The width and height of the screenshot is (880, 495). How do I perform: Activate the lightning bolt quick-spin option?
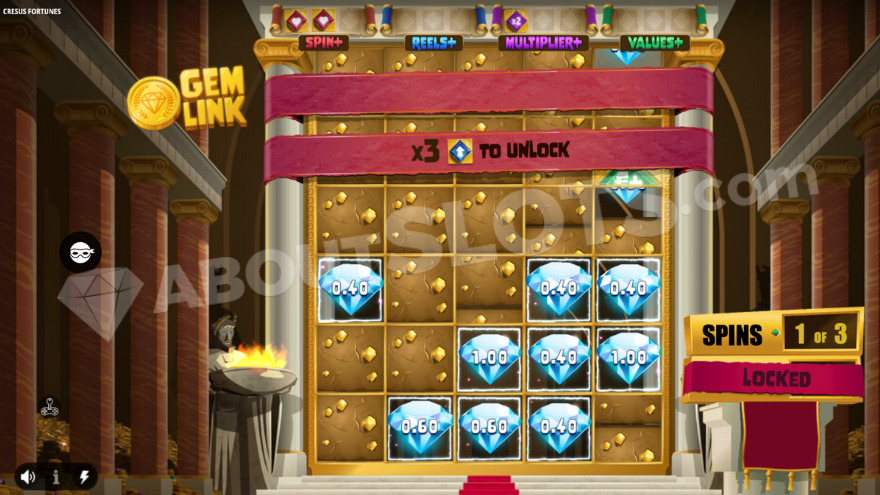(84, 477)
